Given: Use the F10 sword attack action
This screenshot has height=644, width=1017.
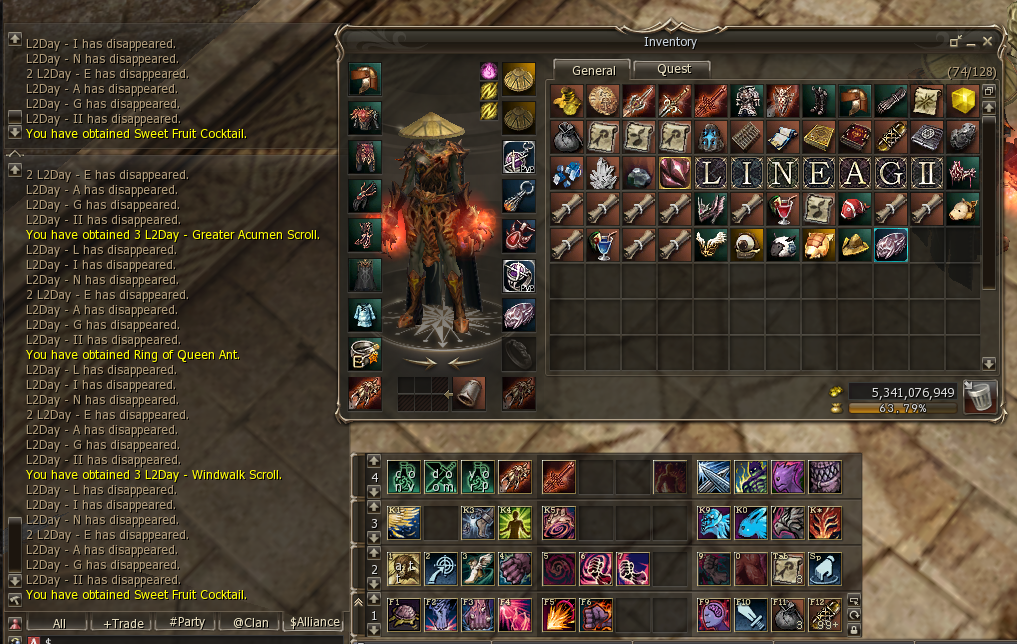Looking at the screenshot, I should tap(748, 614).
